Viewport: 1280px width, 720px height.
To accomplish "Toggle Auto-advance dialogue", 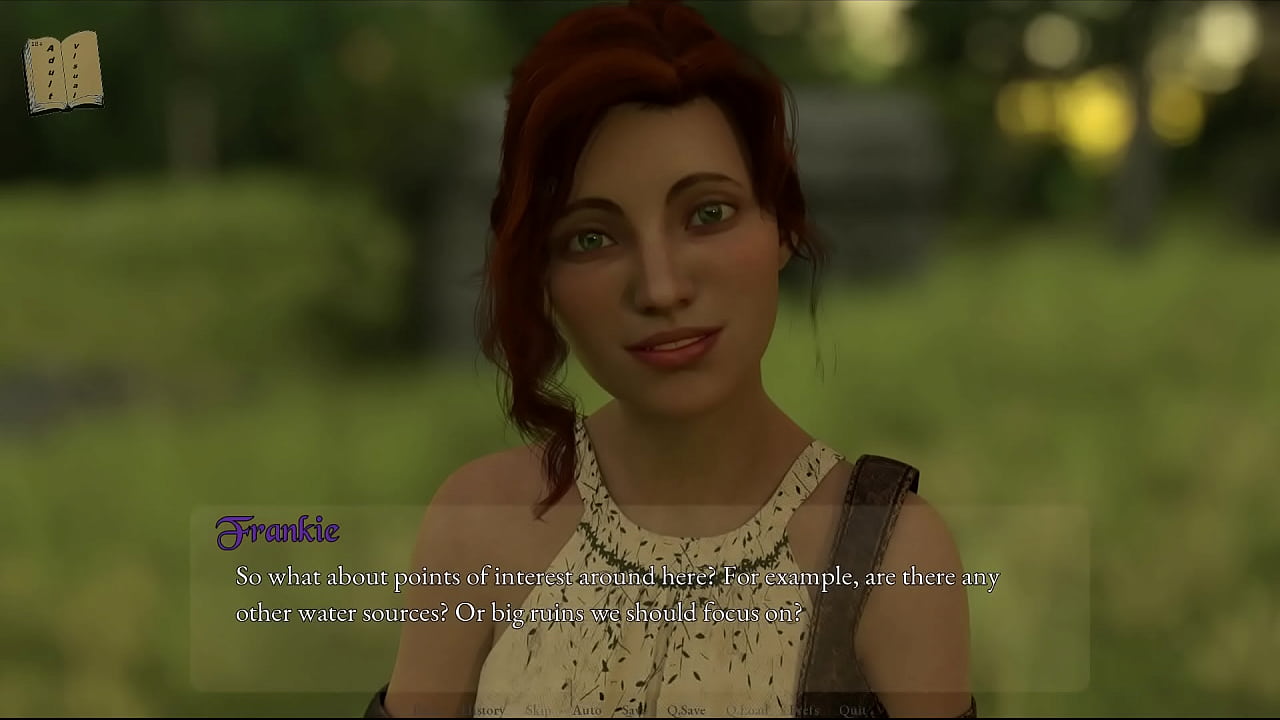I will (587, 710).
